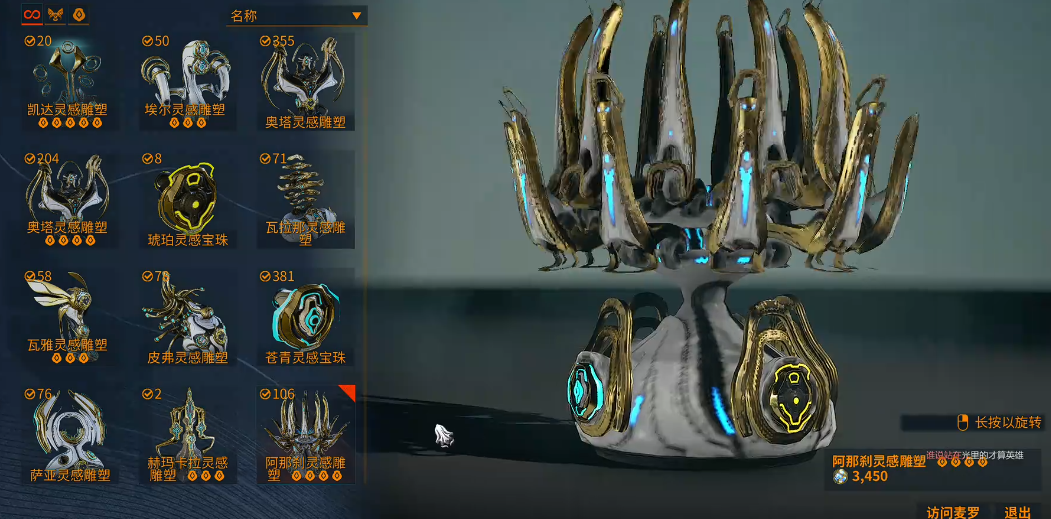The image size is (1051, 519).
Task: Choose the 赫玛卡拉灵感雕塑 sculpture
Action: coord(187,434)
